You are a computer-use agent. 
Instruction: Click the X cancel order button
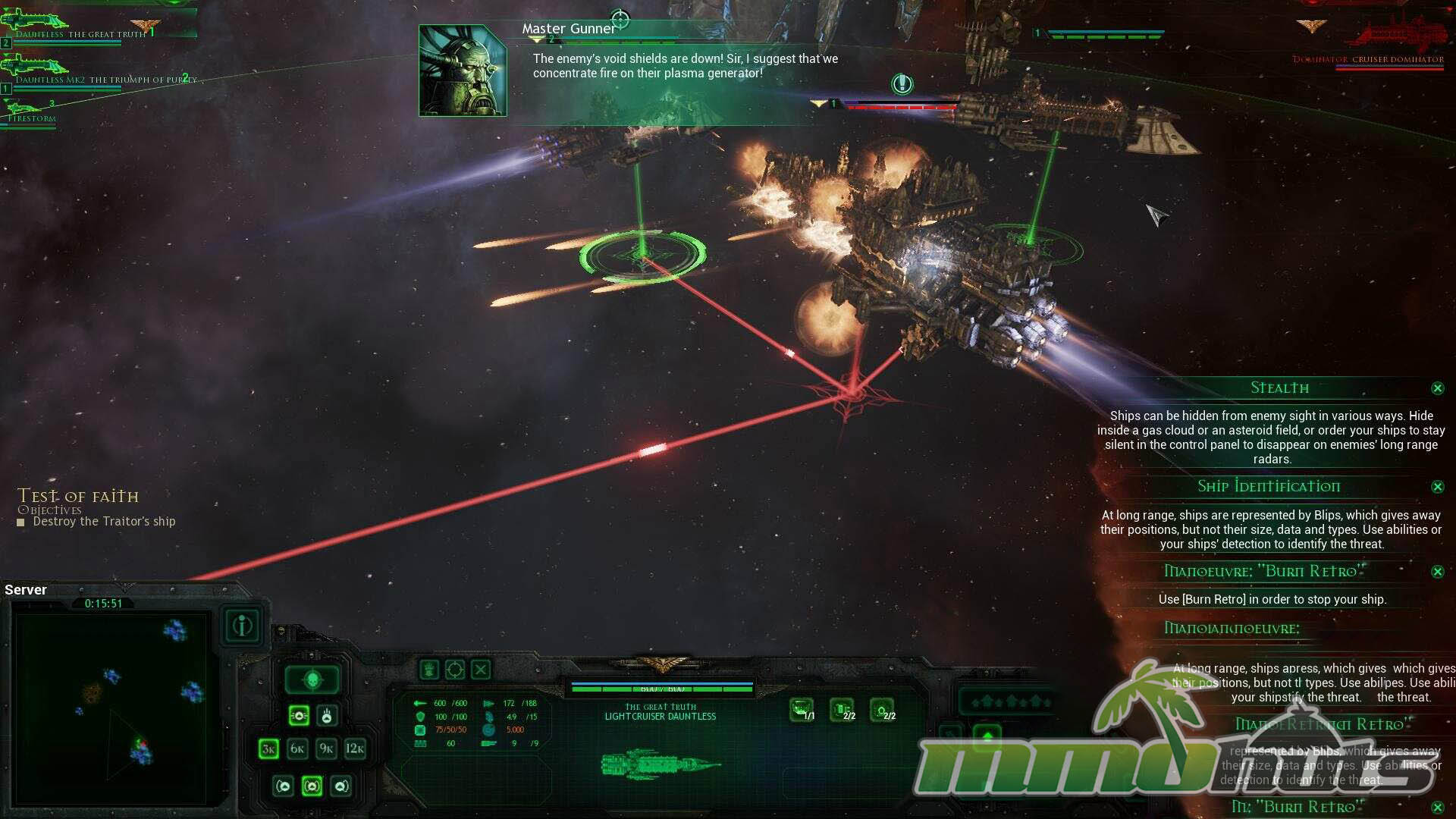(481, 670)
